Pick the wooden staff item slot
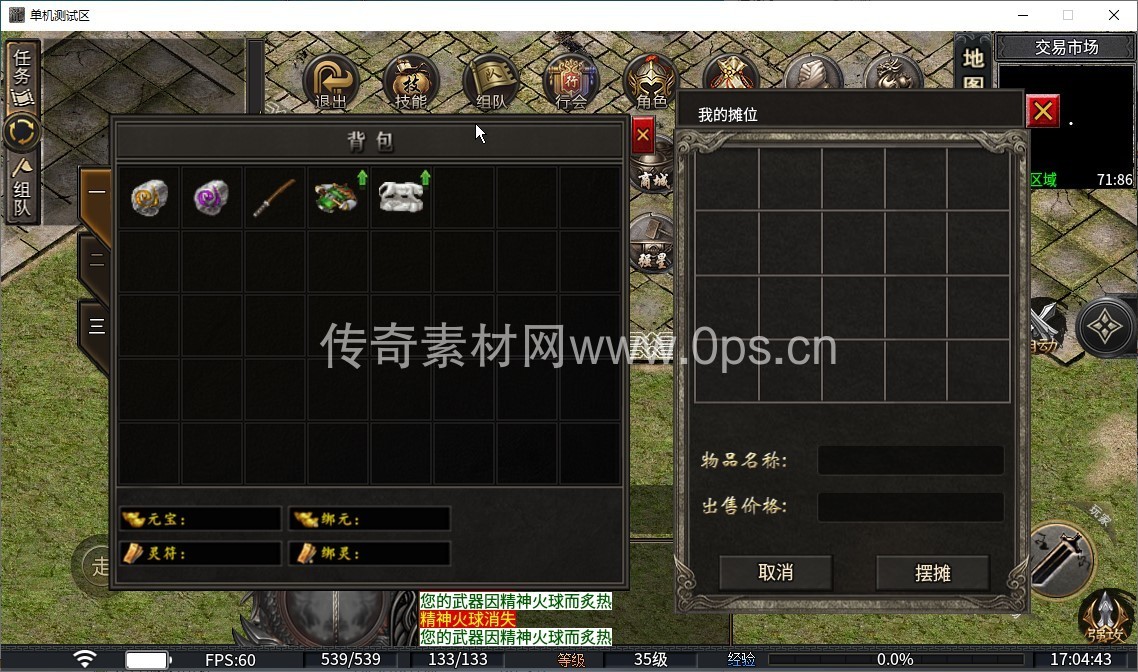1138x672 pixels. pyautogui.click(x=274, y=197)
